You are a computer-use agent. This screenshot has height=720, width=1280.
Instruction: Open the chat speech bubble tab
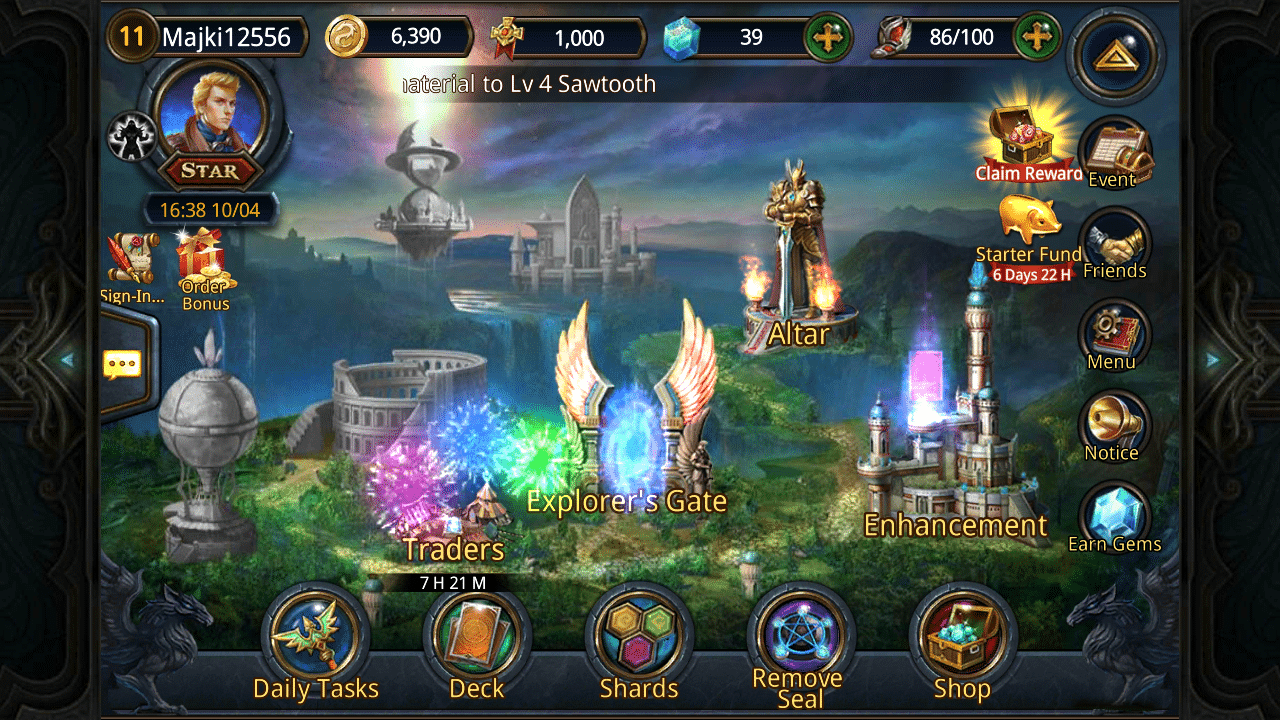tap(122, 364)
